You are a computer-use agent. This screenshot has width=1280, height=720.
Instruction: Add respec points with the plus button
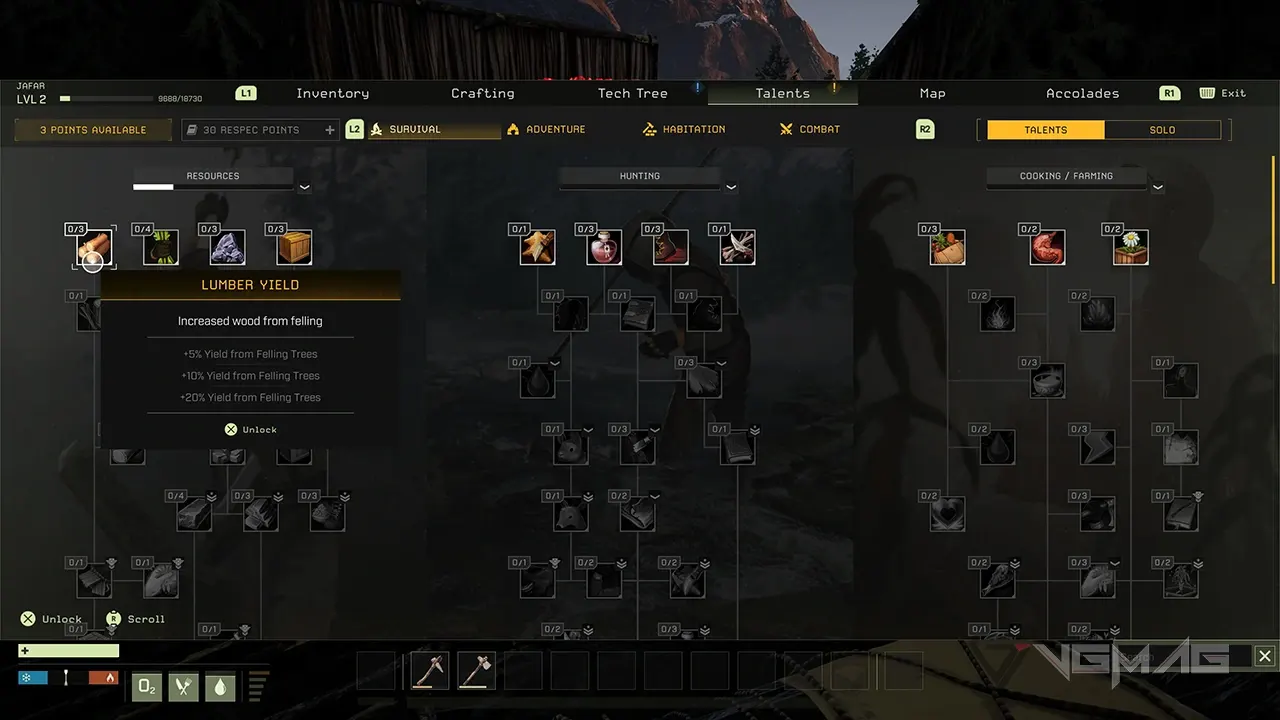(330, 130)
